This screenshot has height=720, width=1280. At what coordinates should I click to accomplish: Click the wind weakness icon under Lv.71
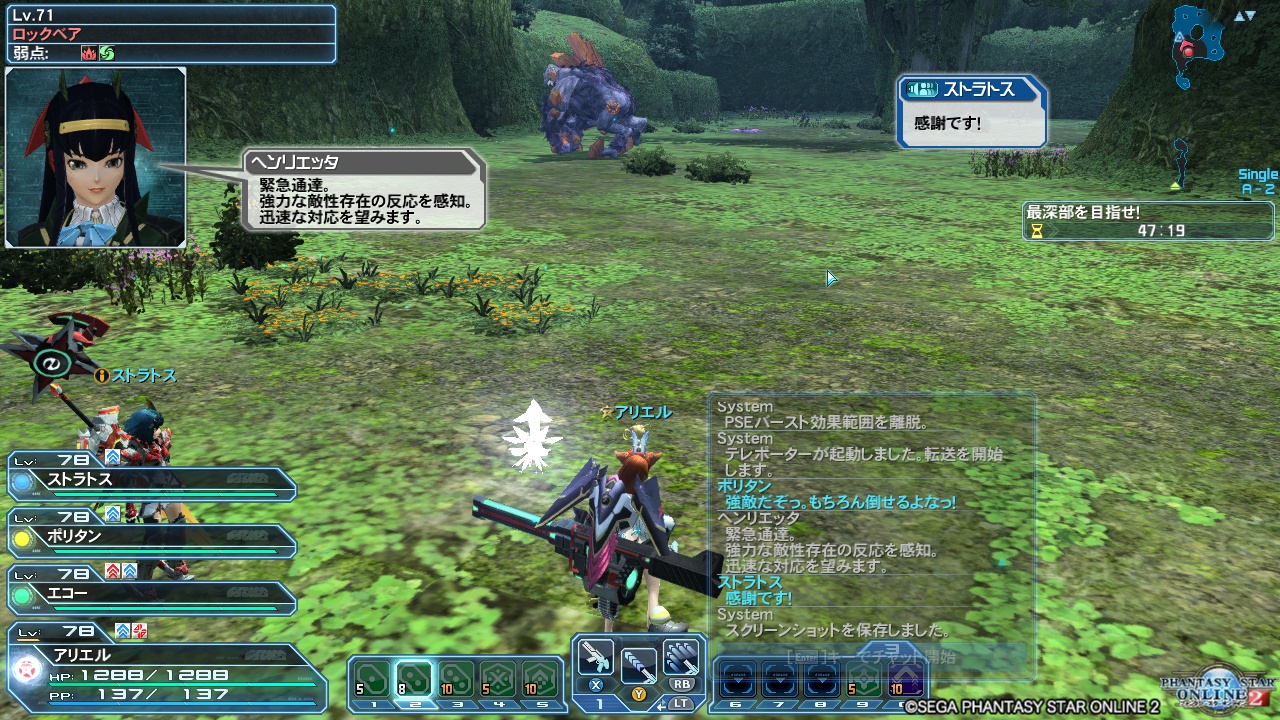pyautogui.click(x=108, y=52)
